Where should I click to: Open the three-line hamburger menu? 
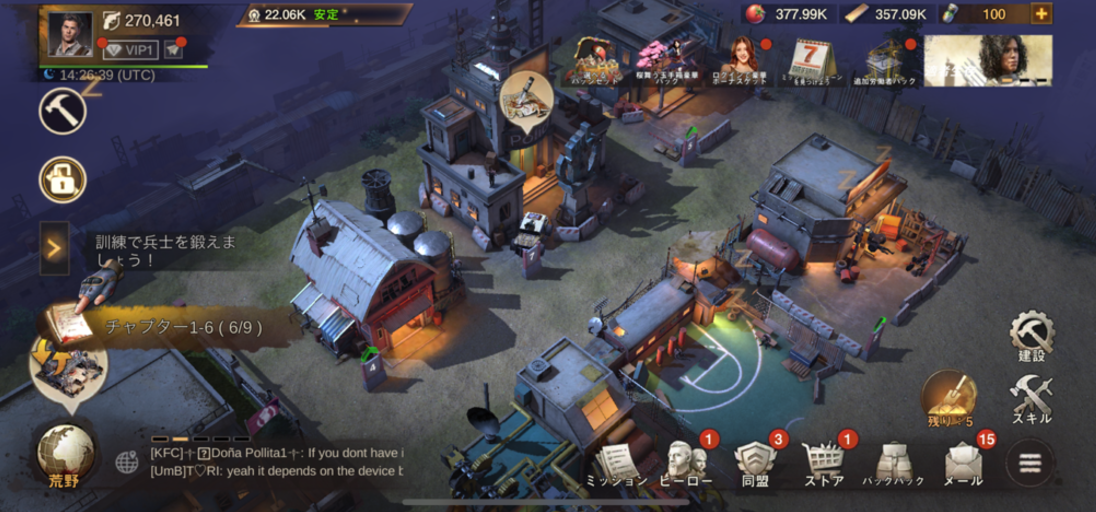click(1030, 464)
